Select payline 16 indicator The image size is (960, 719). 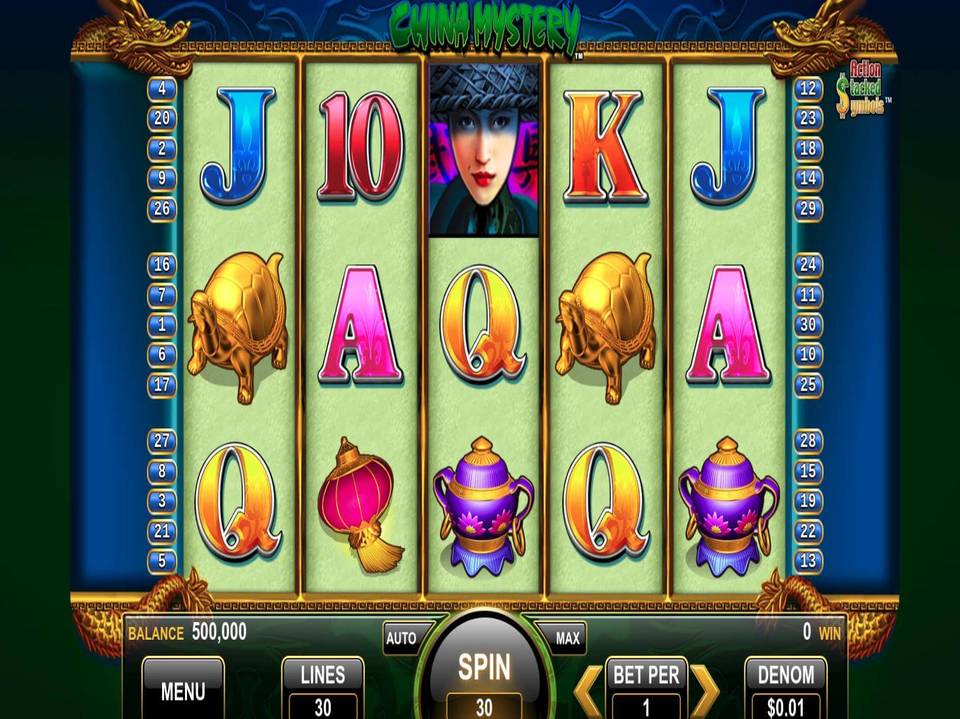click(161, 265)
